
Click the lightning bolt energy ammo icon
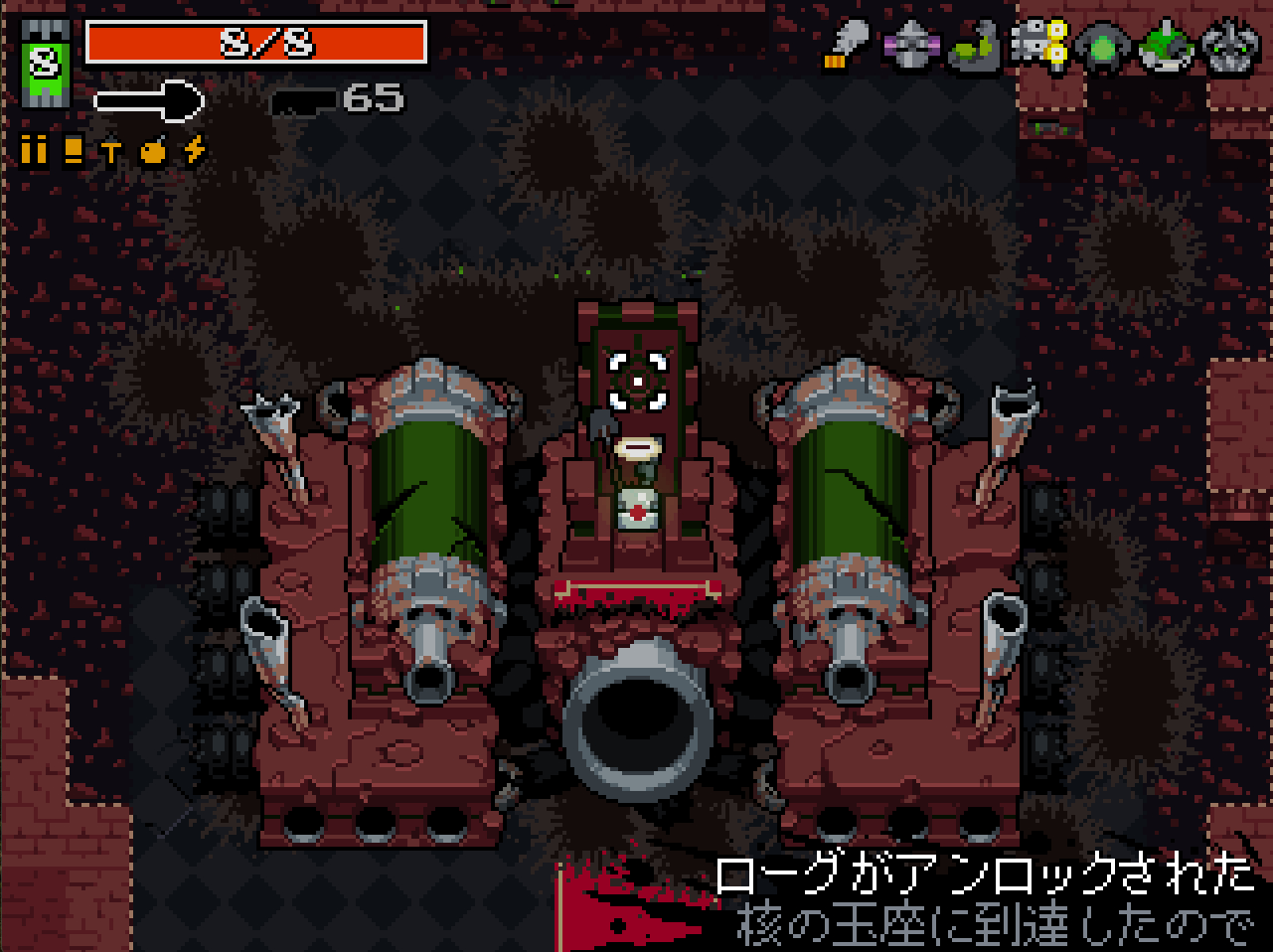coord(196,150)
